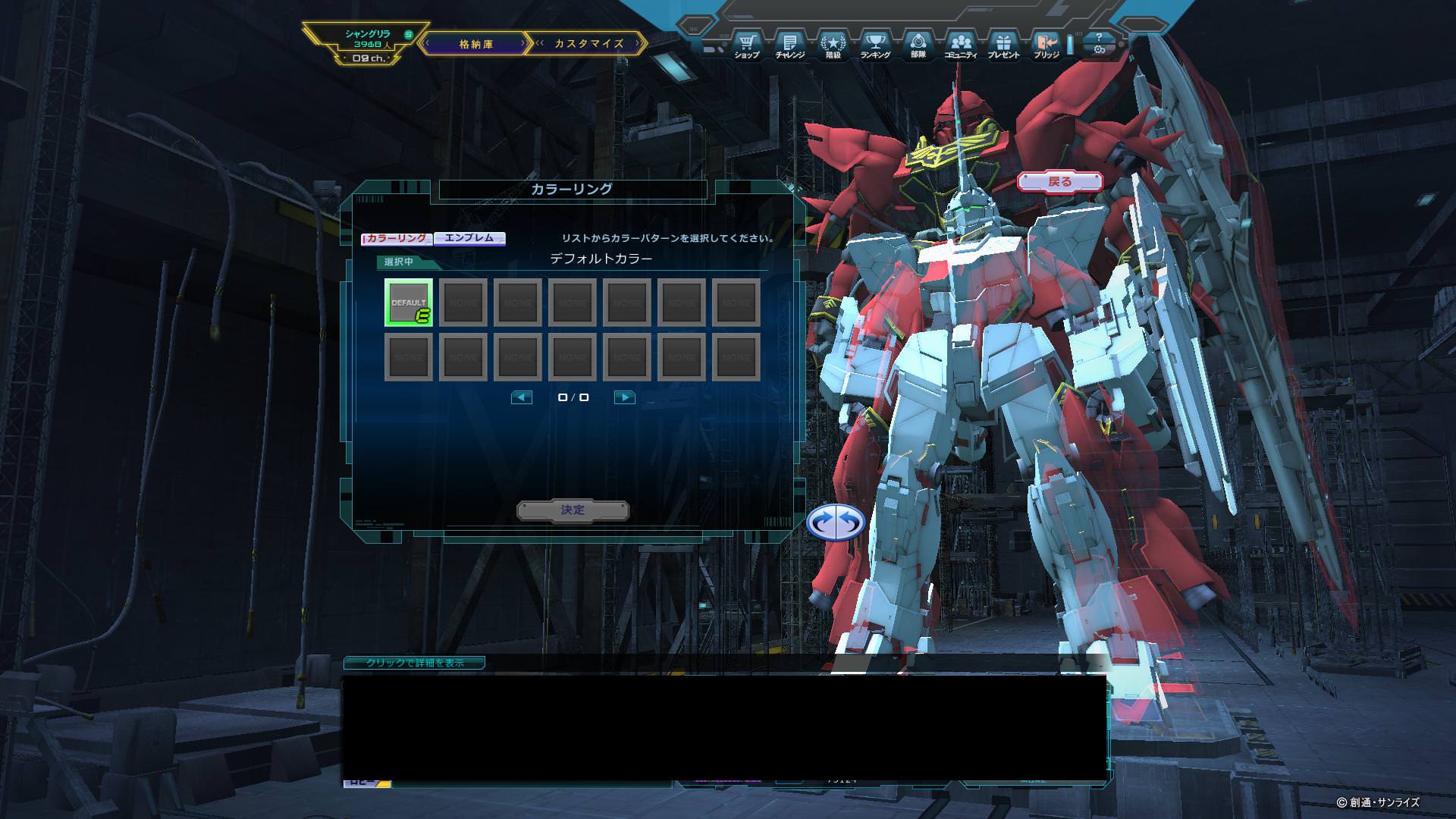This screenshot has width=1456, height=819.
Task: Return to the ブリッジ bridge
Action: click(1046, 45)
